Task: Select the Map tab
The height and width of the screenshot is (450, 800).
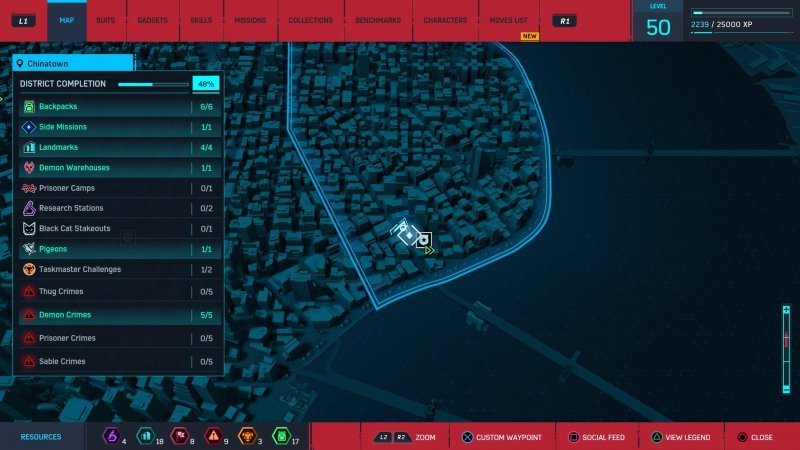Action: click(66, 20)
